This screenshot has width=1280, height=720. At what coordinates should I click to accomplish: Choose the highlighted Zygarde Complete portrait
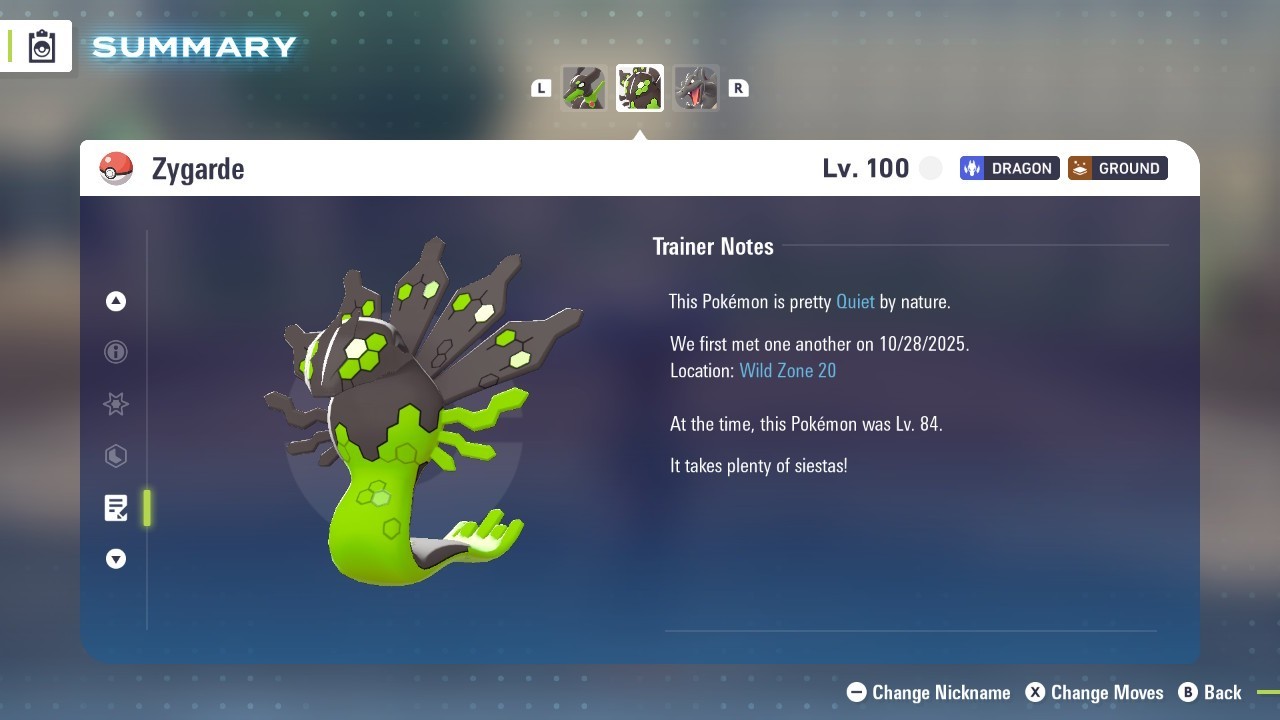pyautogui.click(x=640, y=88)
